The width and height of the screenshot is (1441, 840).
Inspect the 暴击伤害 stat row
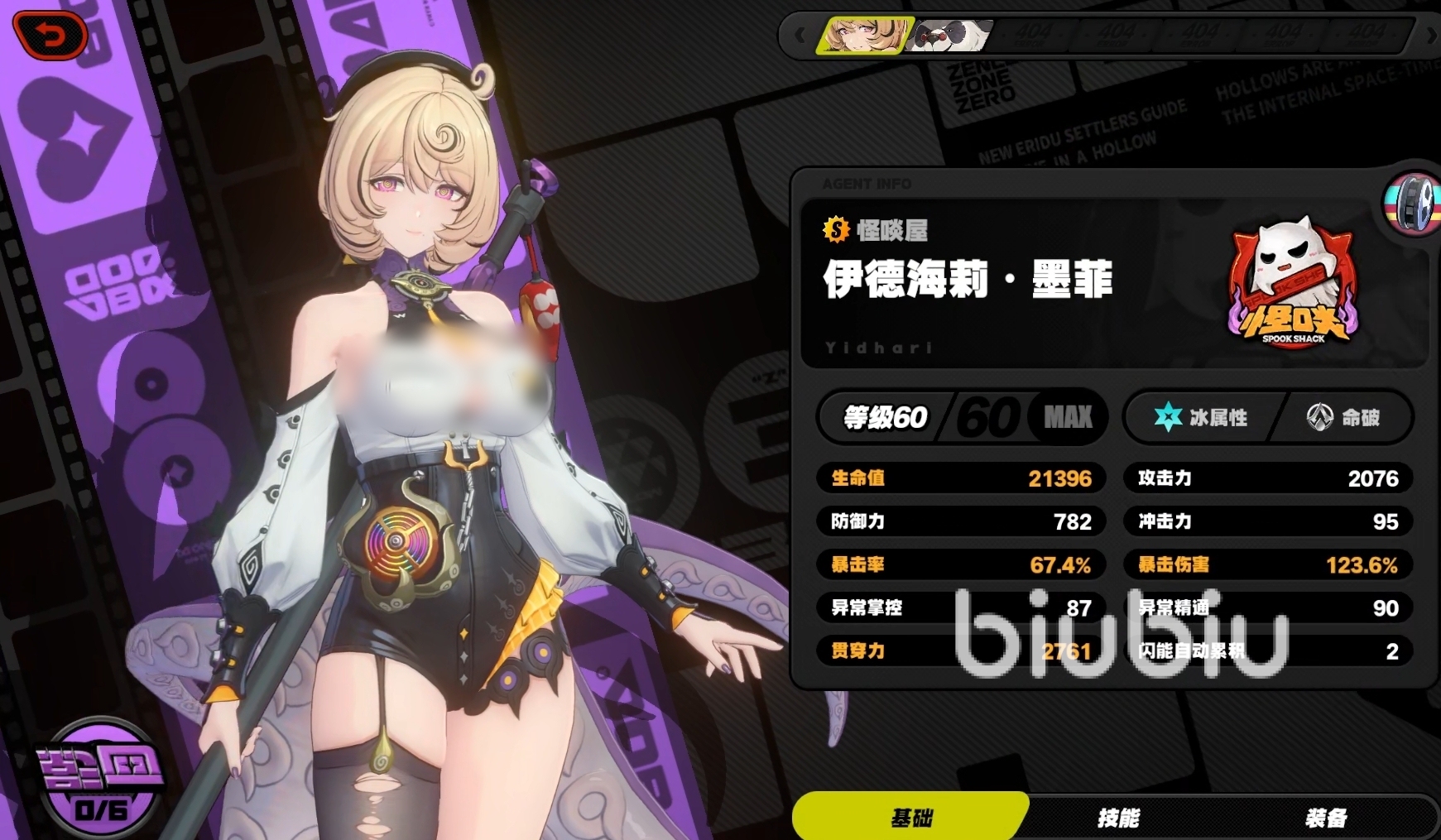(1267, 564)
